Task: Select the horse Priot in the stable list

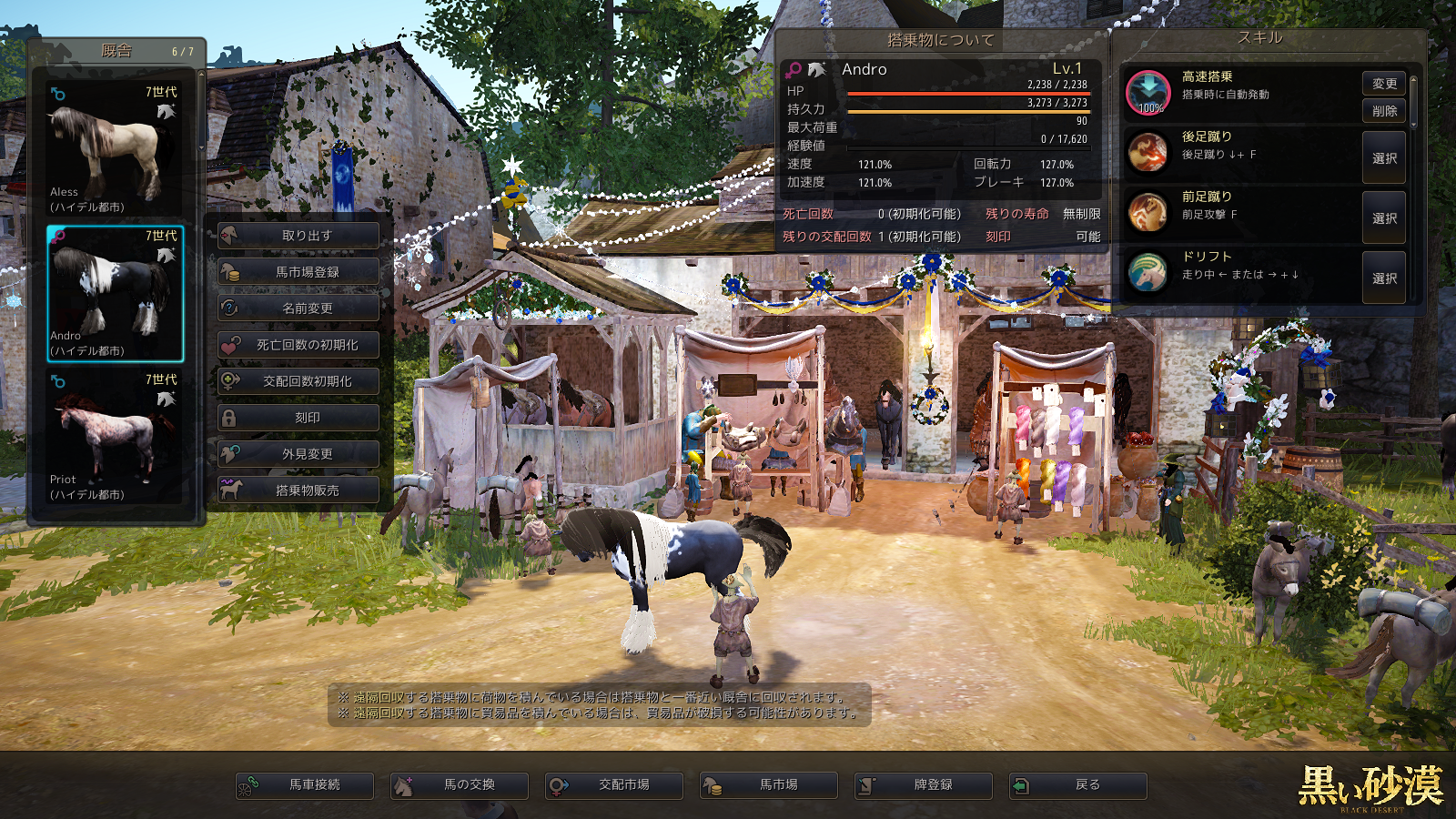Action: 115,437
